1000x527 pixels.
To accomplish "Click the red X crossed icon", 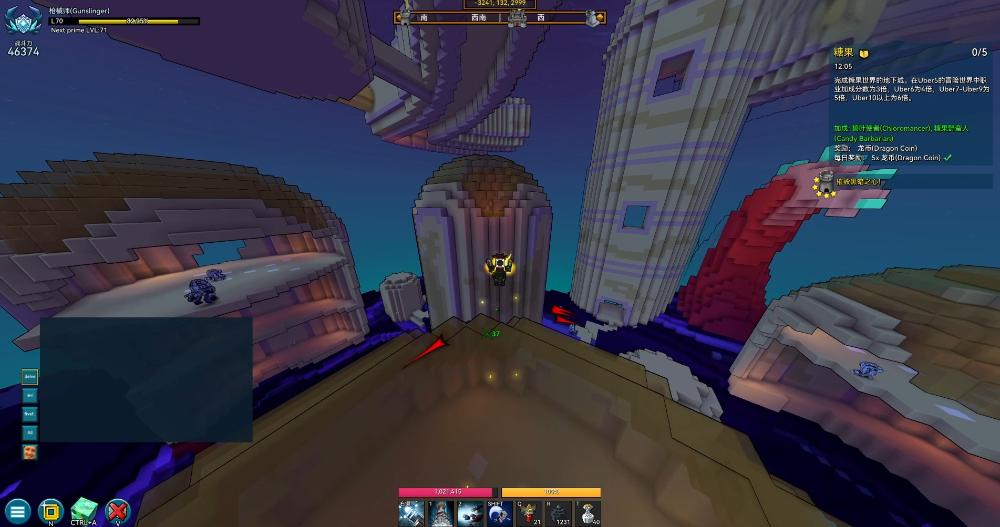I will pyautogui.click(x=118, y=510).
